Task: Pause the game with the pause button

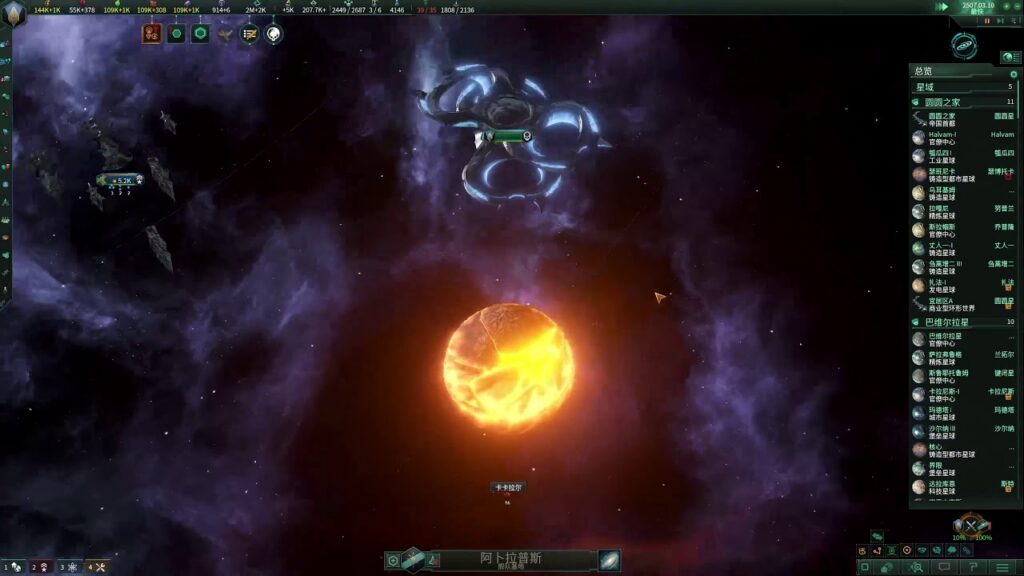Action: (987, 20)
